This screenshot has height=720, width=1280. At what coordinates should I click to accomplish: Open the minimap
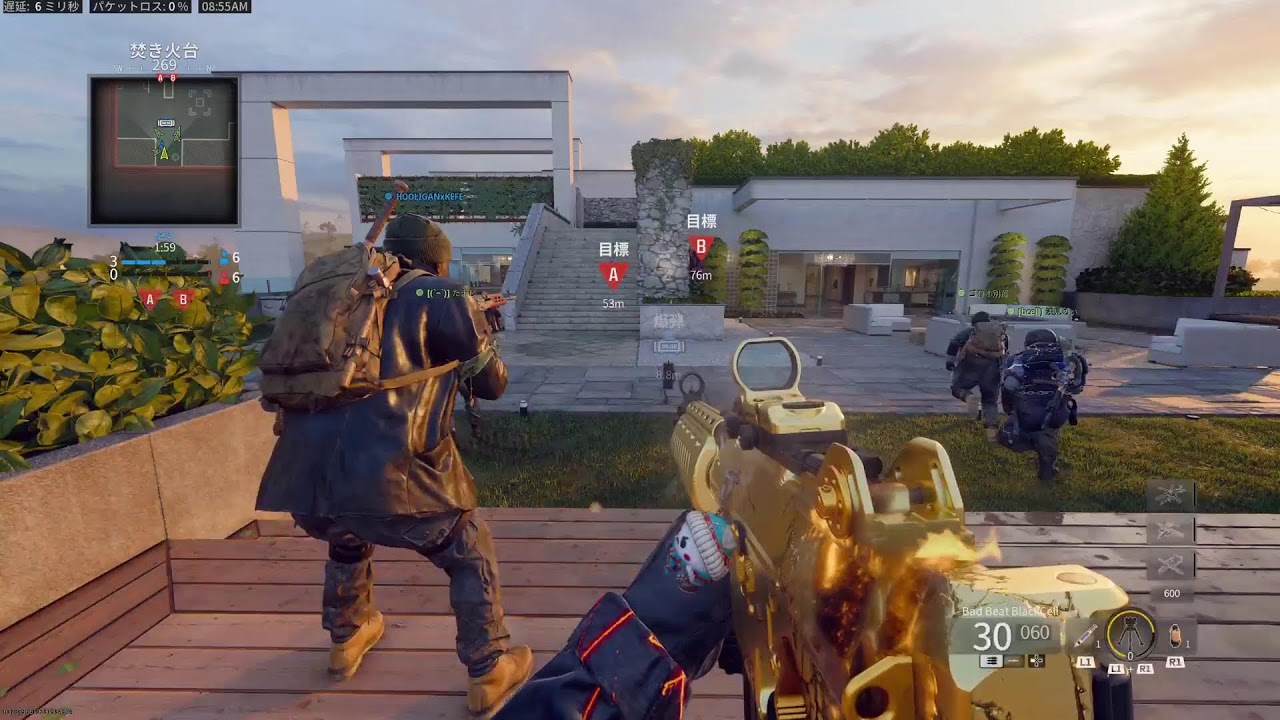(164, 150)
